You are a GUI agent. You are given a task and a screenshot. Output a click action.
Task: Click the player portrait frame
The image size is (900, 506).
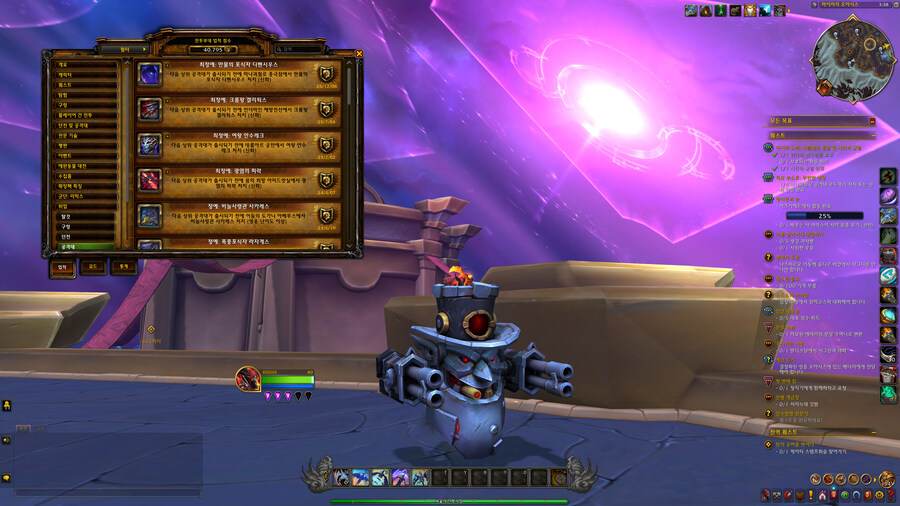coord(248,379)
